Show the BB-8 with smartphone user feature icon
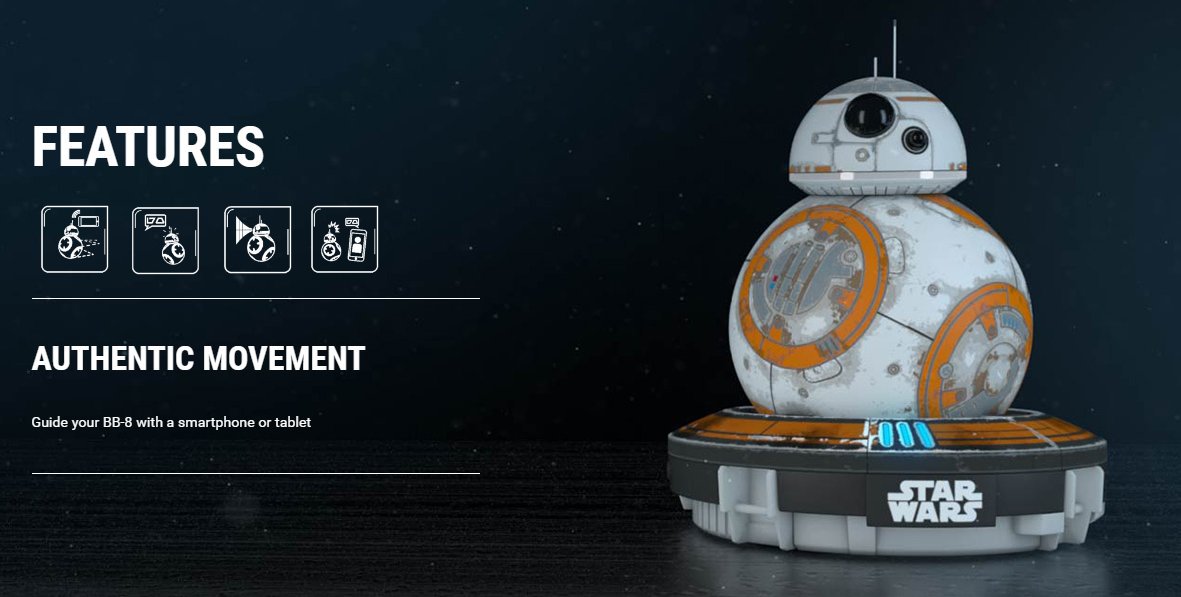This screenshot has height=597, width=1181. (344, 239)
